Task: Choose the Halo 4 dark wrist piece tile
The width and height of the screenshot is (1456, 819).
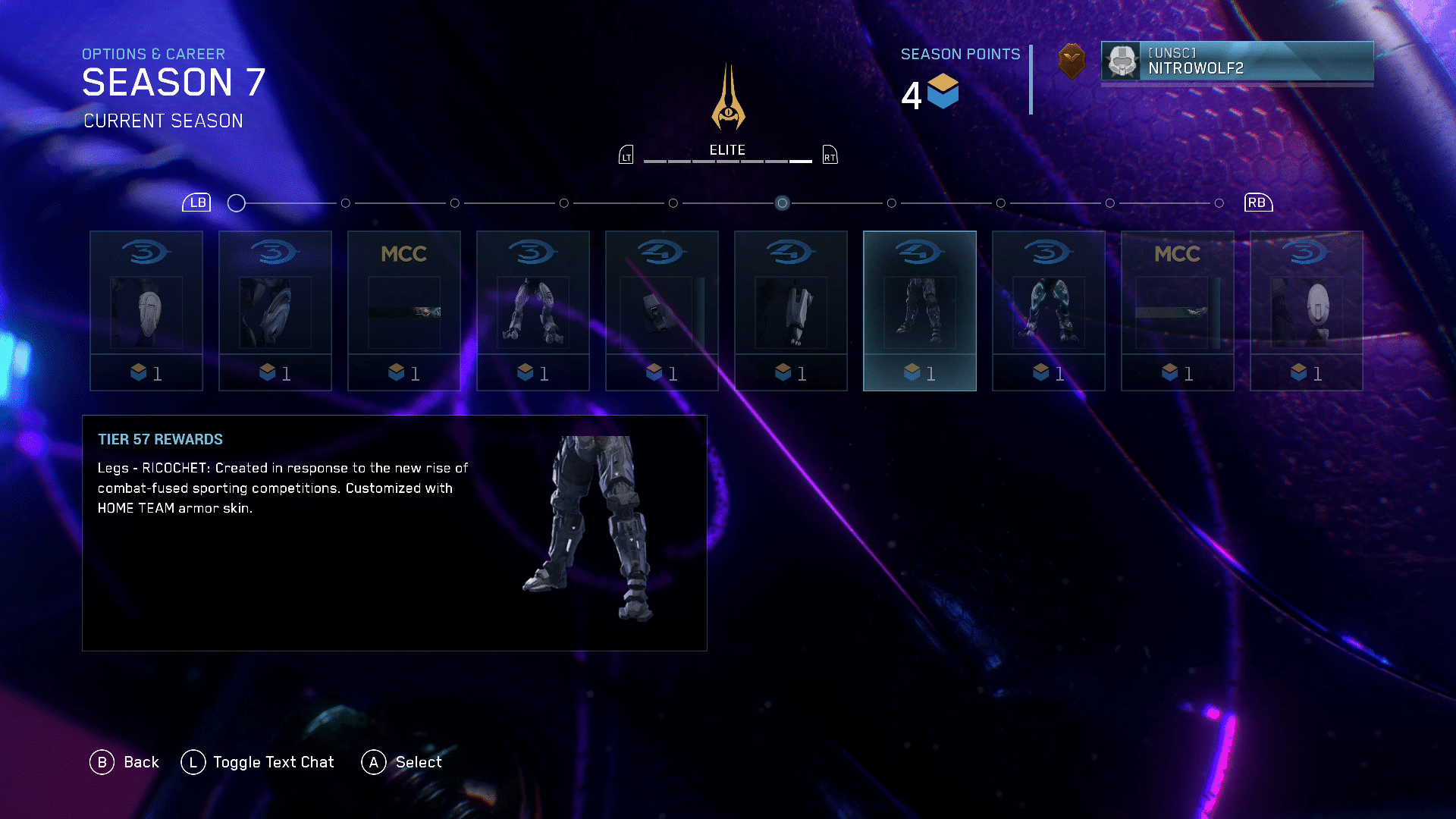Action: pyautogui.click(x=661, y=311)
